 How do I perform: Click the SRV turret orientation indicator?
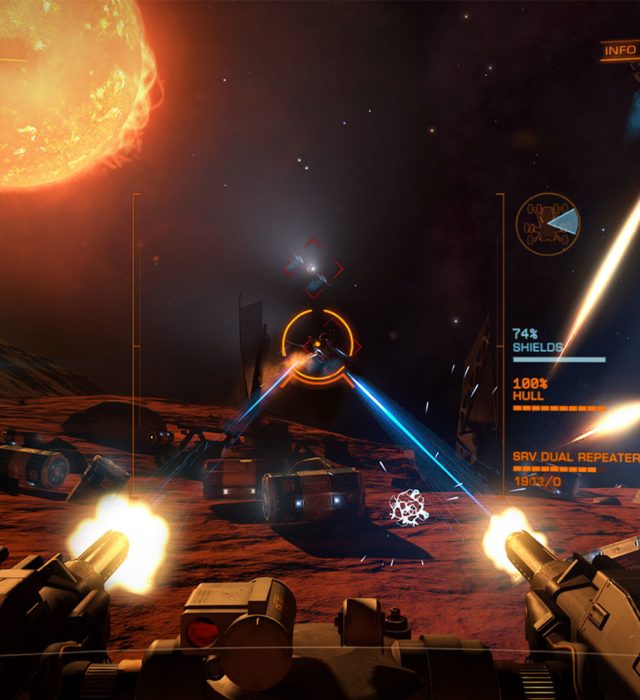coord(548,223)
